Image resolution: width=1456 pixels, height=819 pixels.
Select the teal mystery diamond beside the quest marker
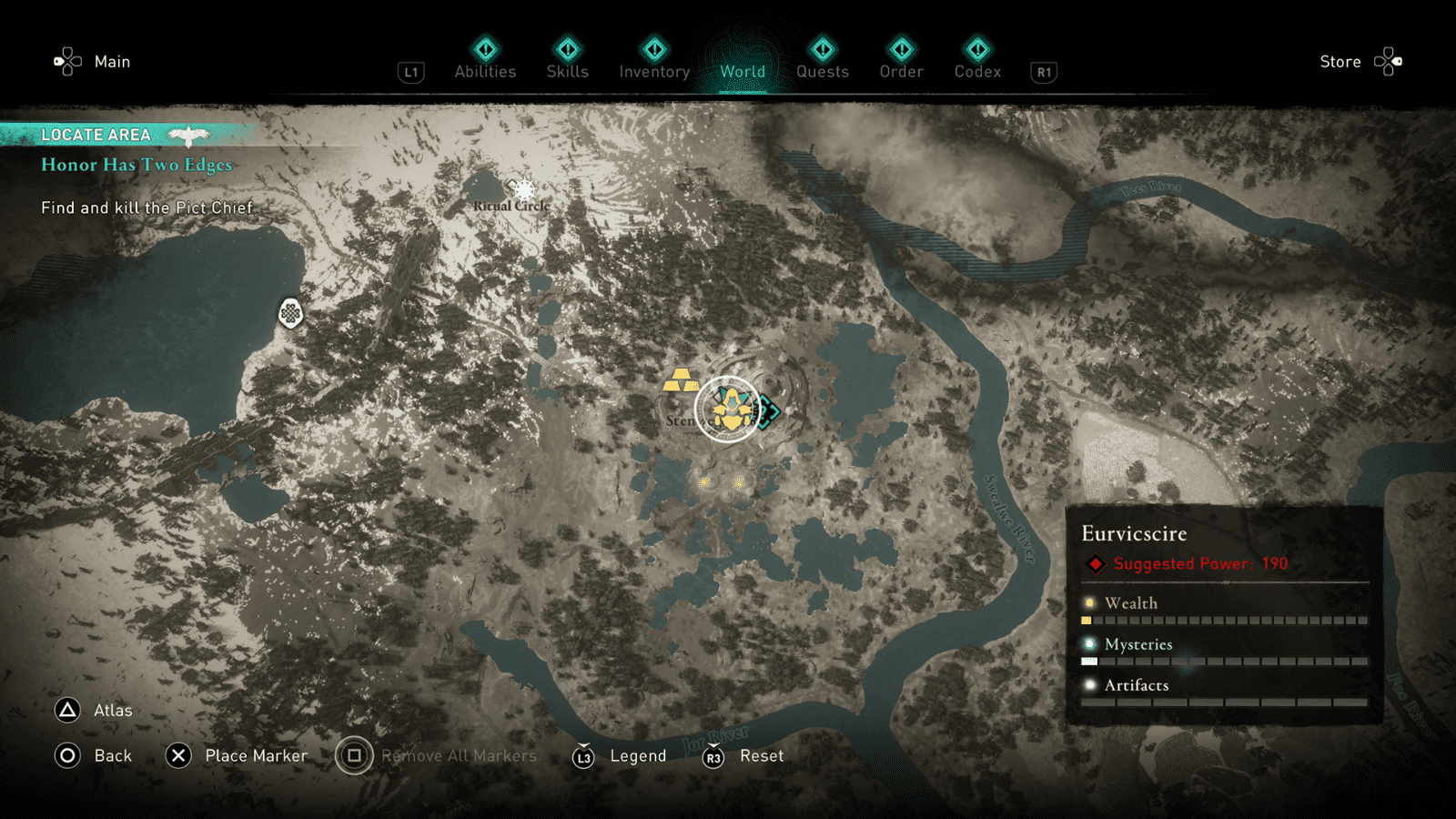(x=767, y=411)
